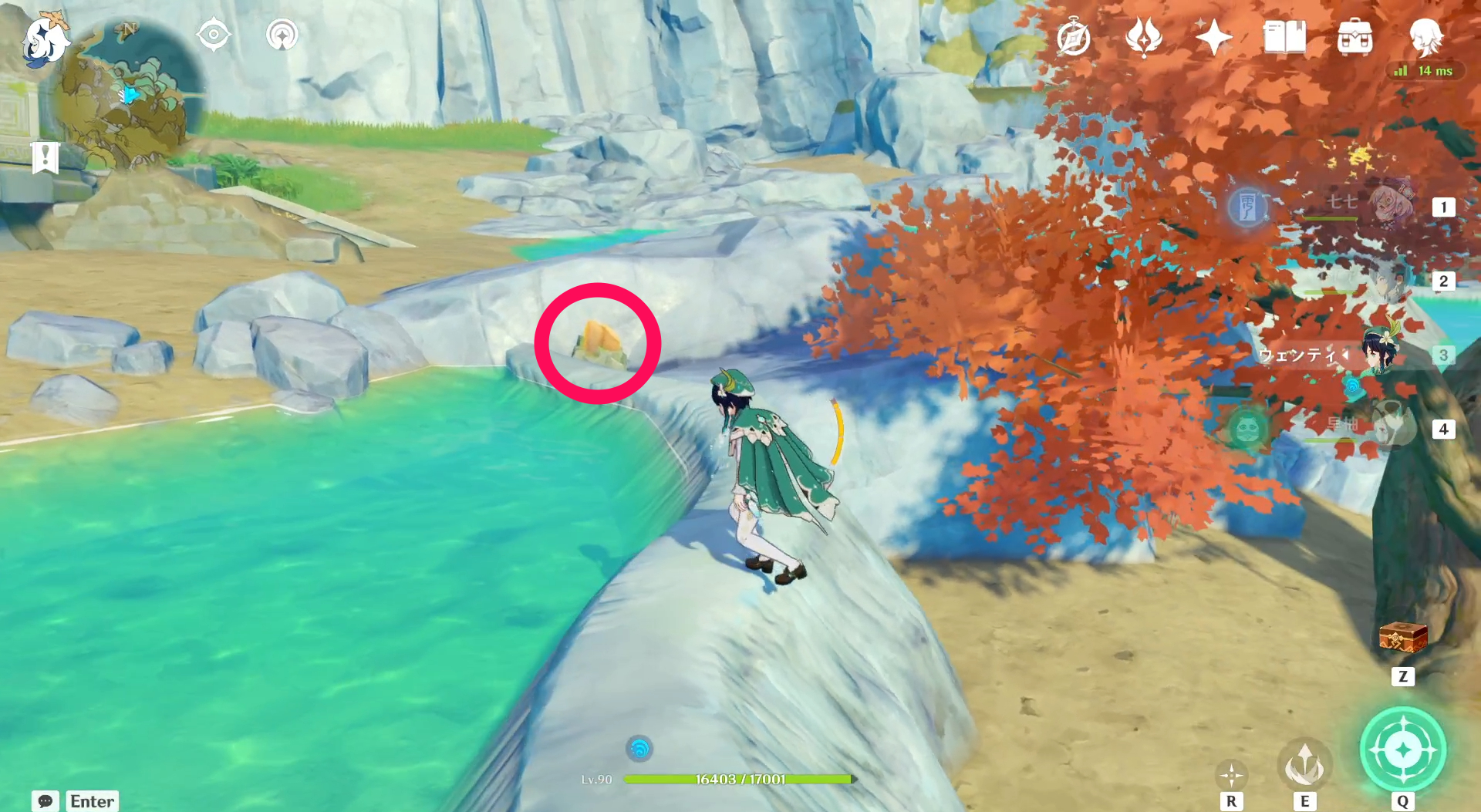
Task: Click the eye-shaped tracking icon near minimap
Action: point(214,34)
